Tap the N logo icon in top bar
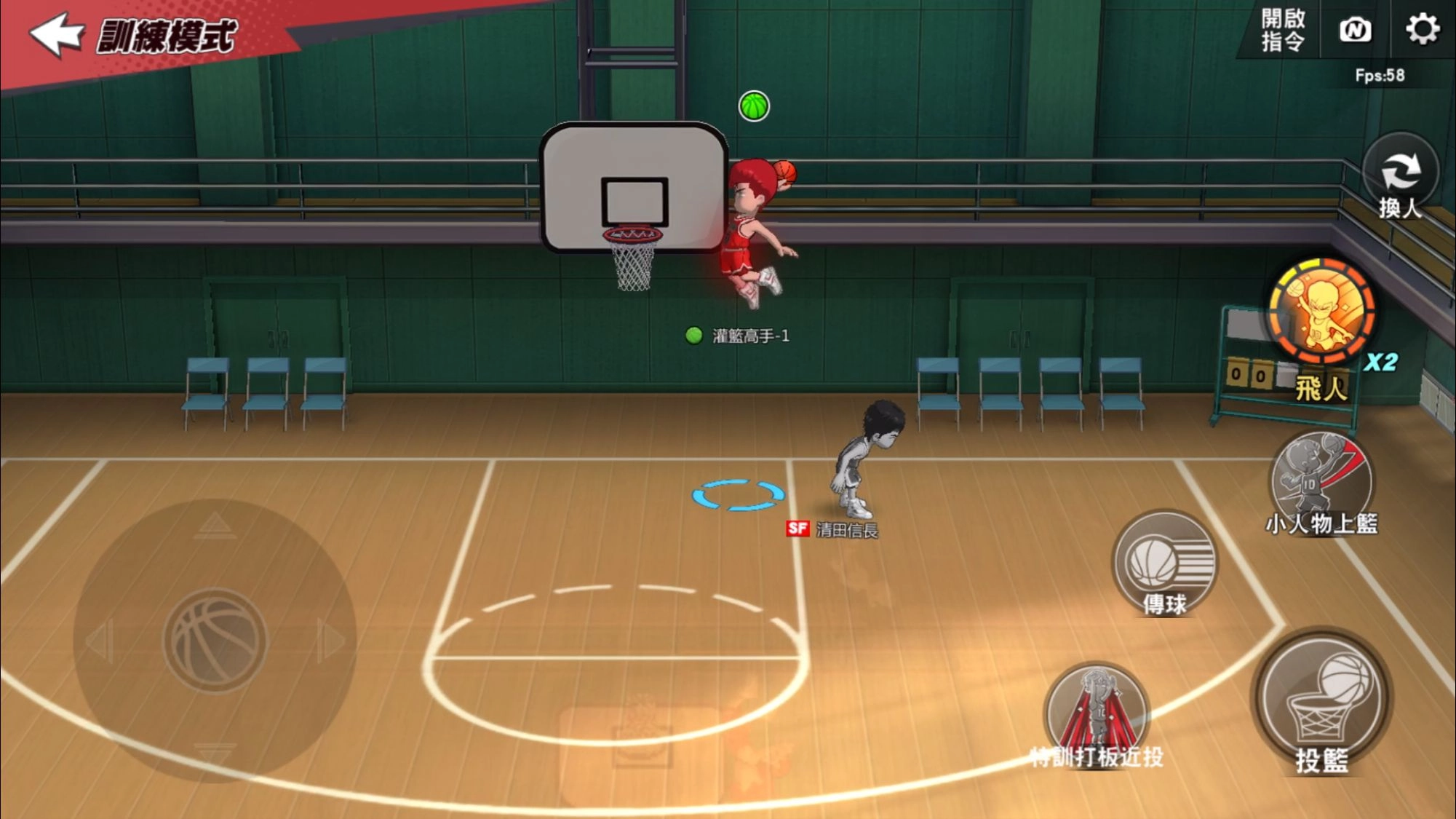Image resolution: width=1456 pixels, height=819 pixels. coord(1355,31)
